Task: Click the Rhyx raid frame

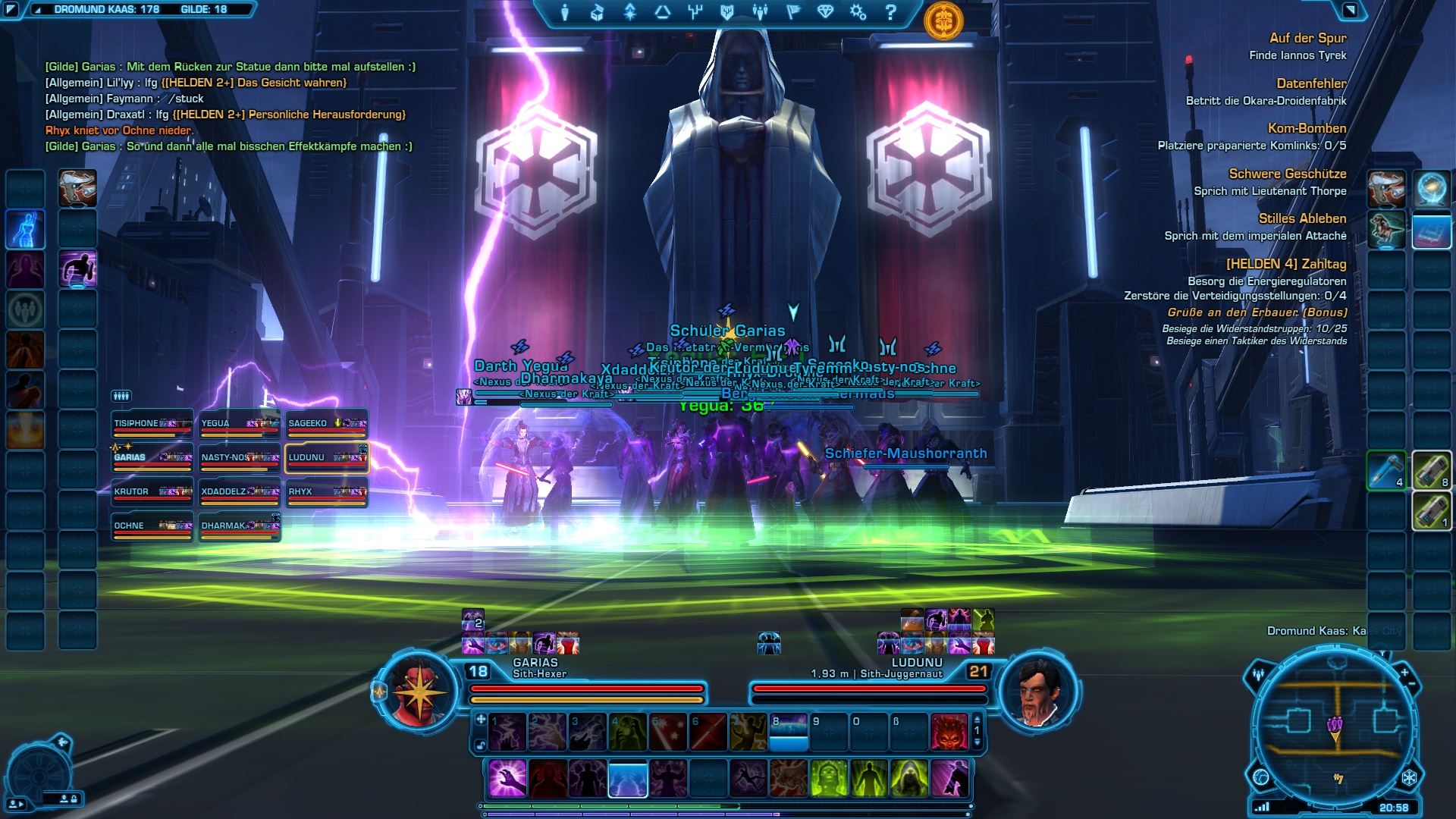Action: [x=327, y=492]
